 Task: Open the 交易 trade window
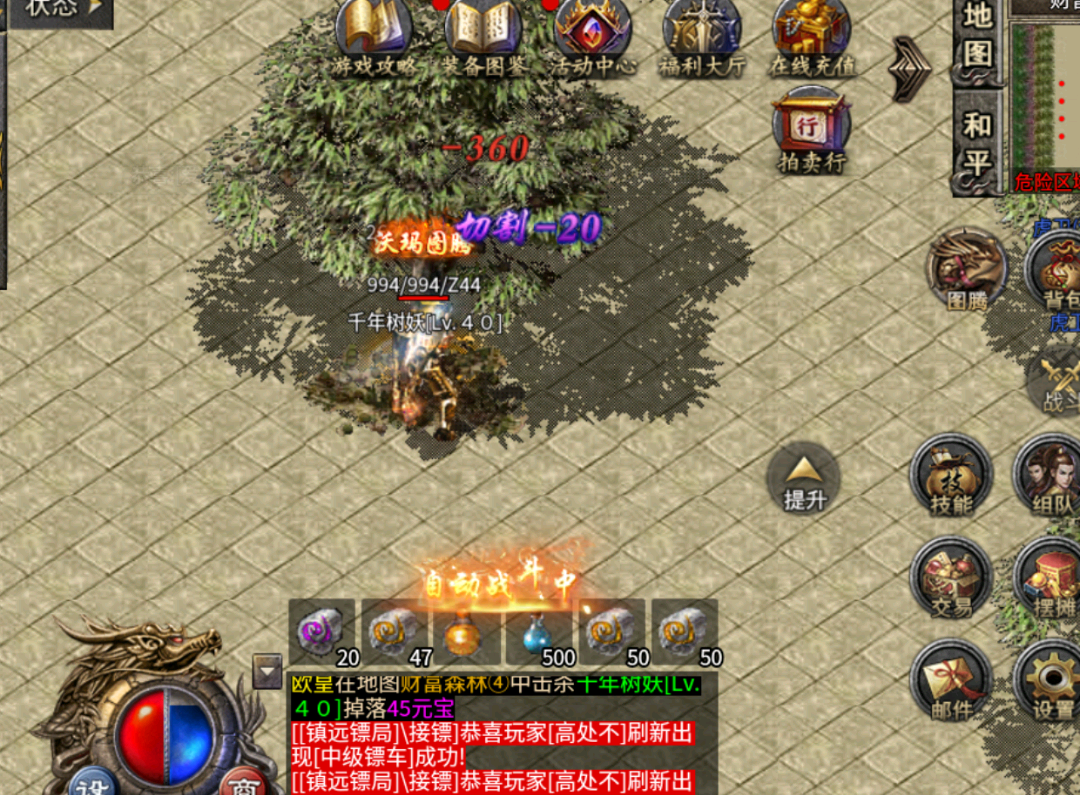pos(950,578)
